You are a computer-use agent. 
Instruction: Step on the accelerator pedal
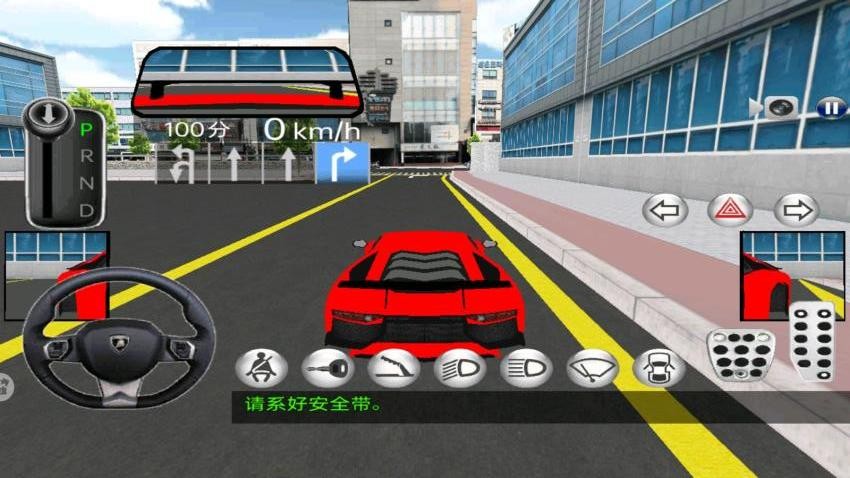click(813, 340)
